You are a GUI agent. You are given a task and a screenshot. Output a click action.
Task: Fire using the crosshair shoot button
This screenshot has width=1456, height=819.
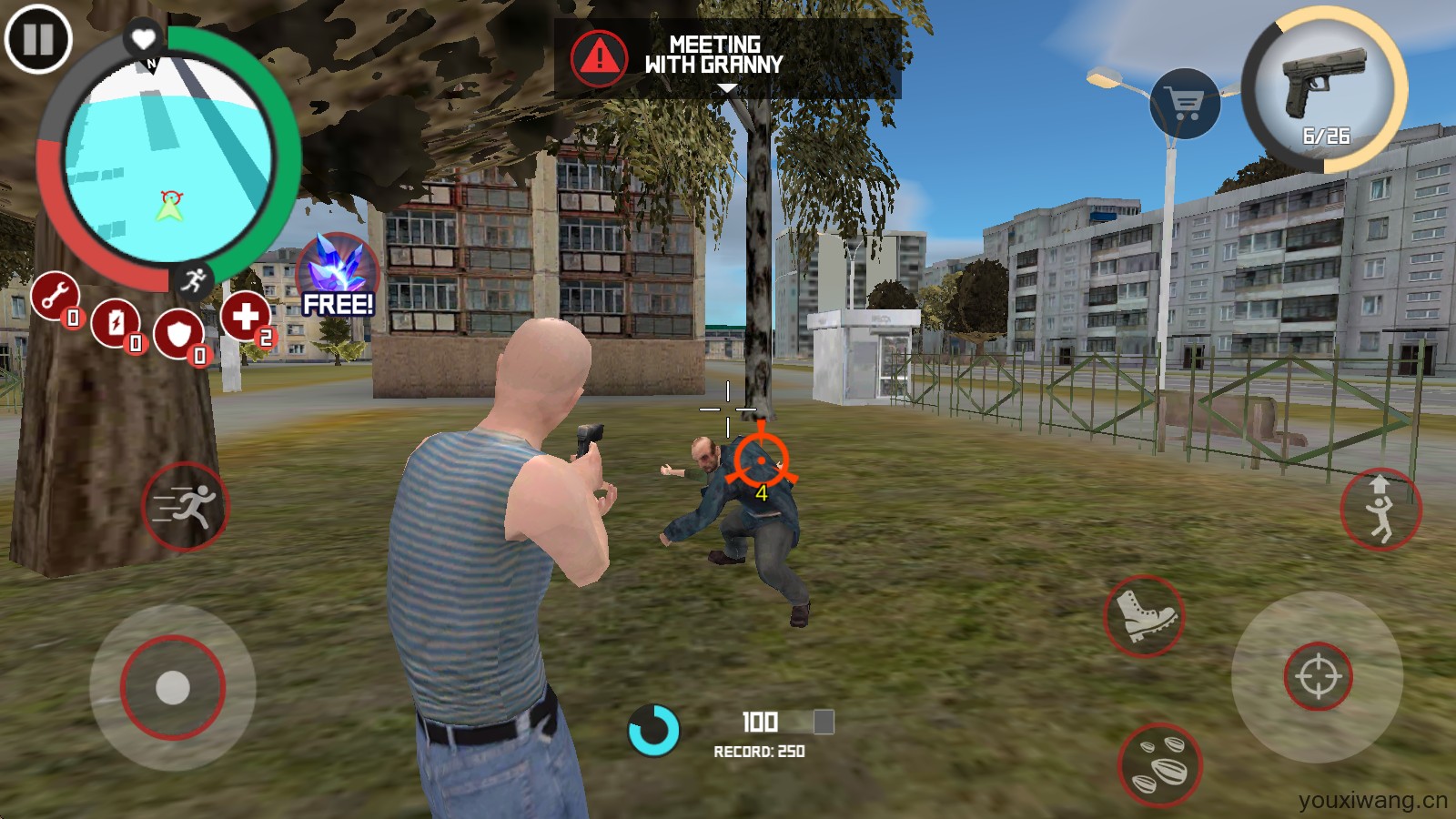(x=1318, y=677)
